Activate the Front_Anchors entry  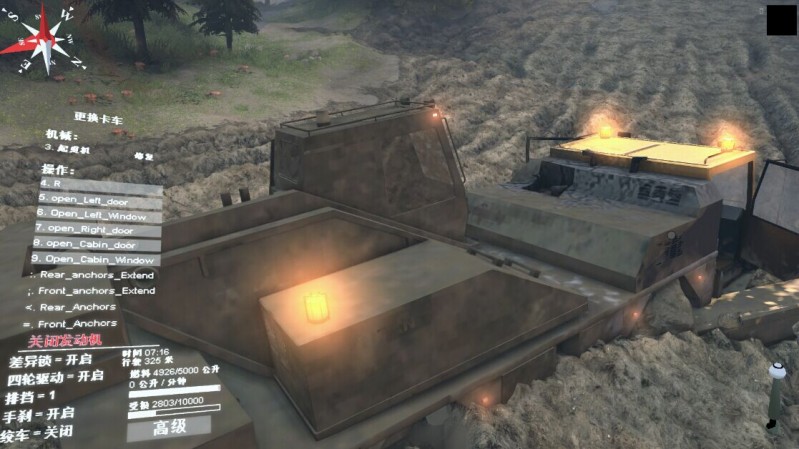coord(75,324)
